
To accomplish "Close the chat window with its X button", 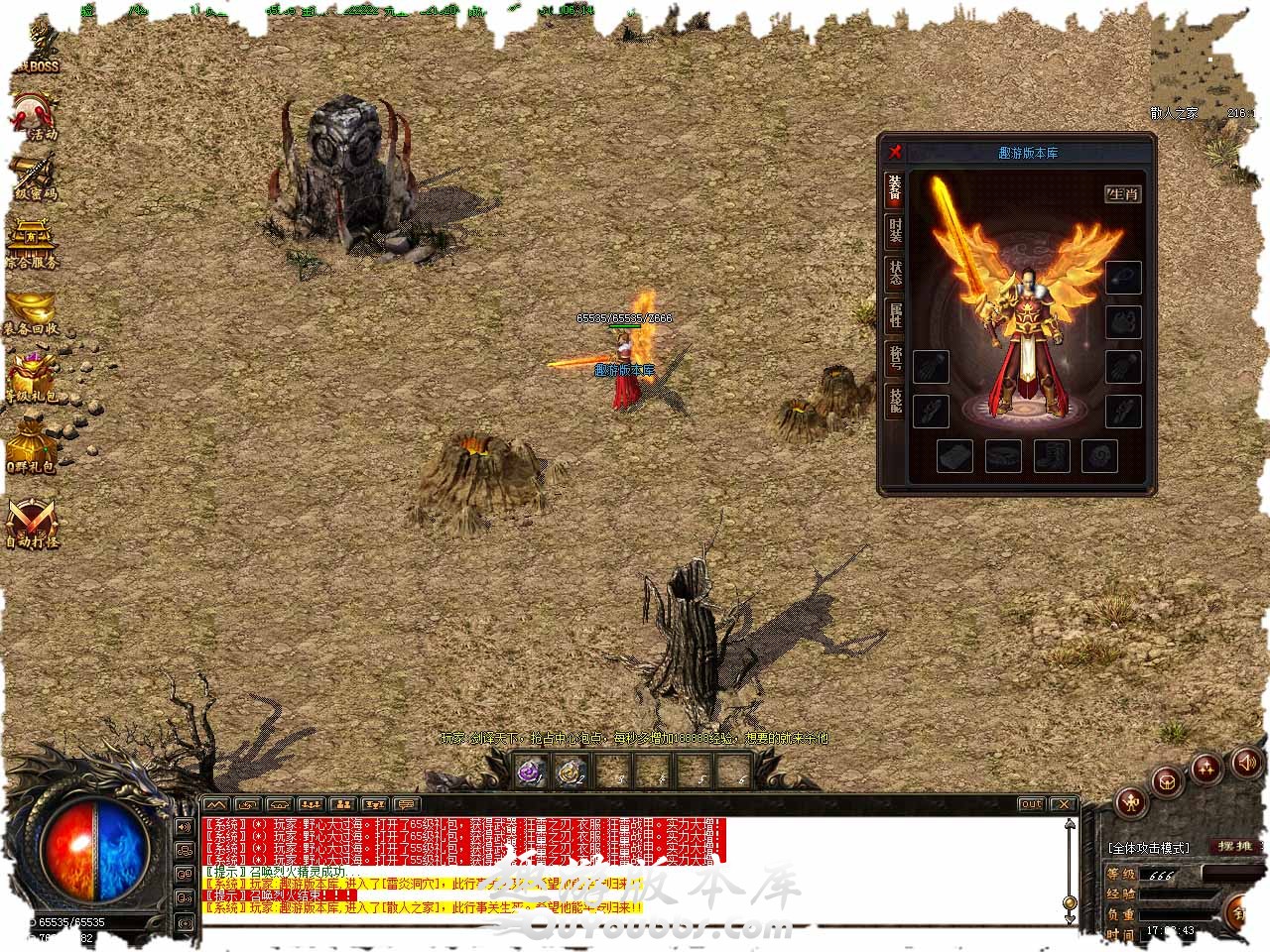I will (x=1063, y=804).
